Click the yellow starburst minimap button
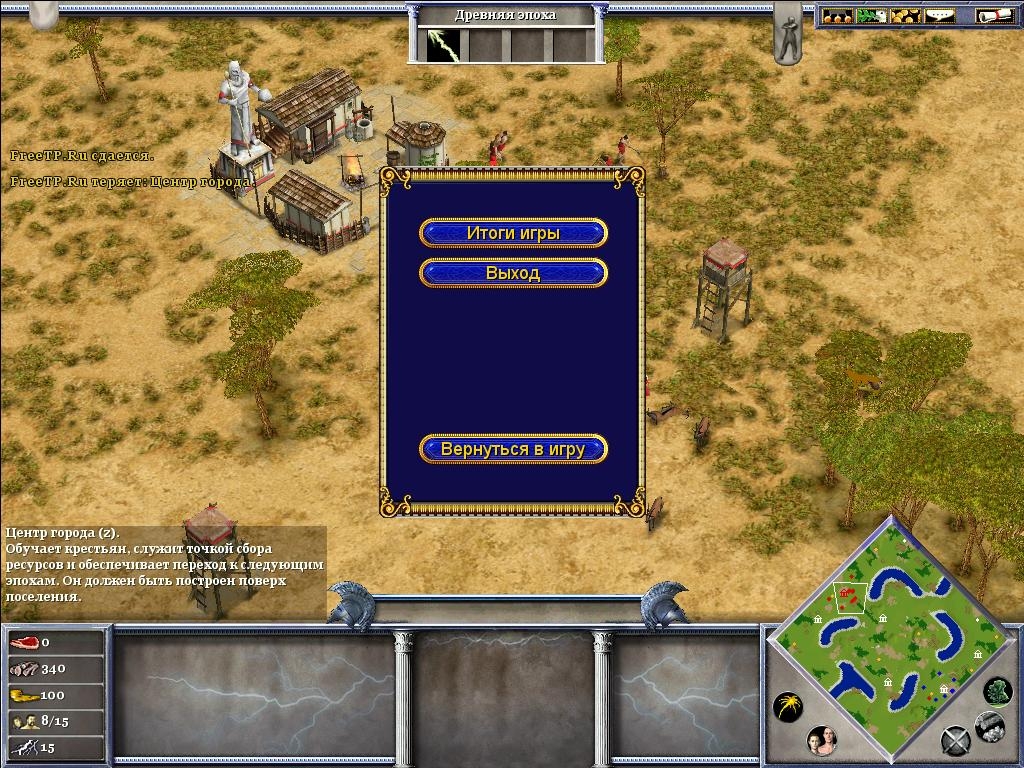1024x768 pixels. [x=787, y=707]
